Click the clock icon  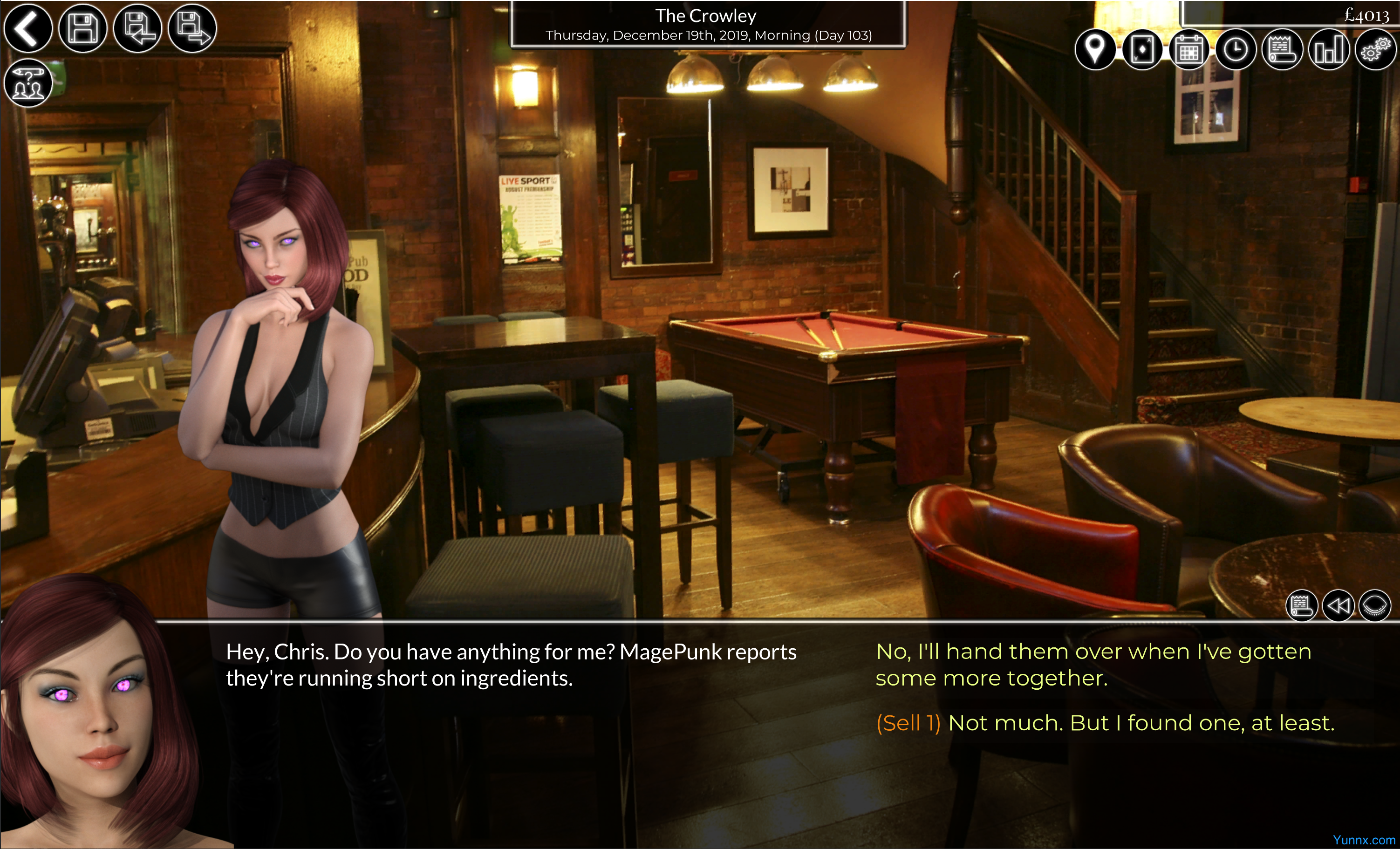[x=1235, y=50]
